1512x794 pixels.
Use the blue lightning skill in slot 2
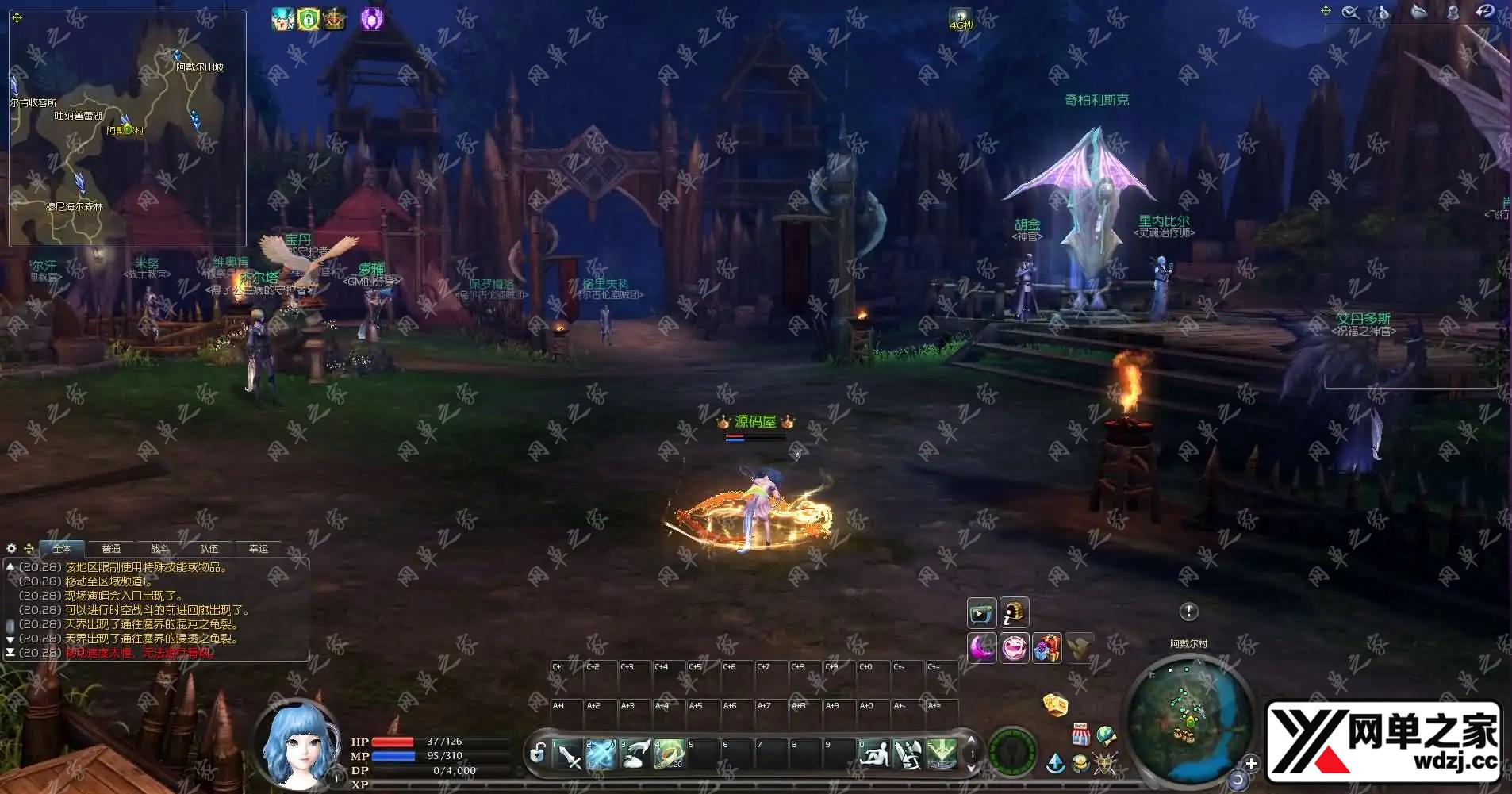601,754
